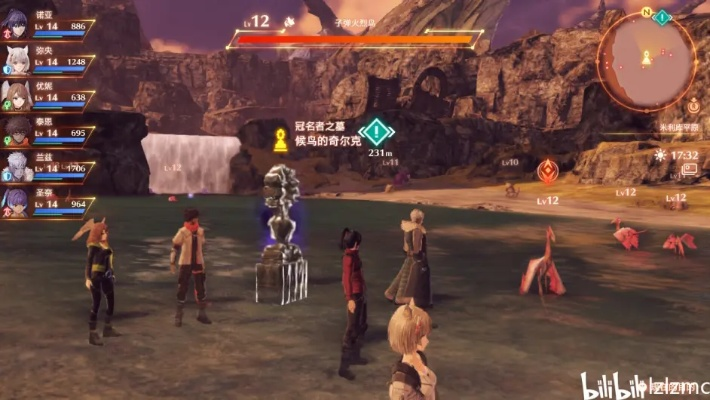Select party member 圣奈's portrait
The image size is (710, 400).
(17, 202)
